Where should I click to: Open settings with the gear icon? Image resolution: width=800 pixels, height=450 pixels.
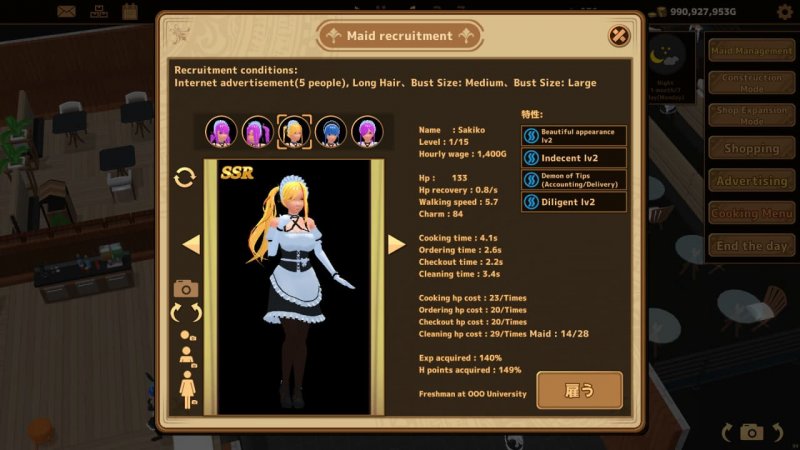coord(784,12)
